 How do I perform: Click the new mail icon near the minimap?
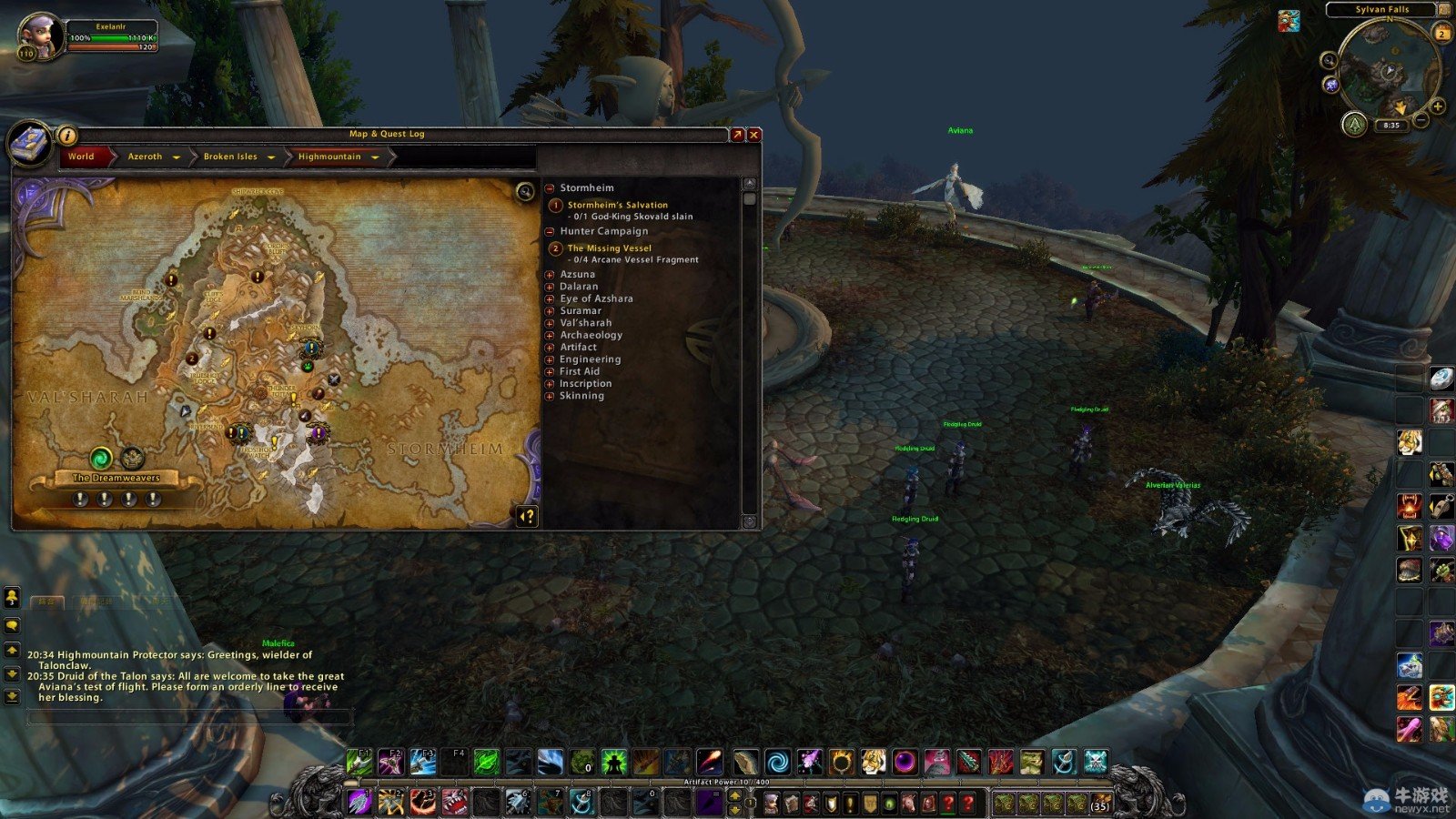click(1289, 21)
